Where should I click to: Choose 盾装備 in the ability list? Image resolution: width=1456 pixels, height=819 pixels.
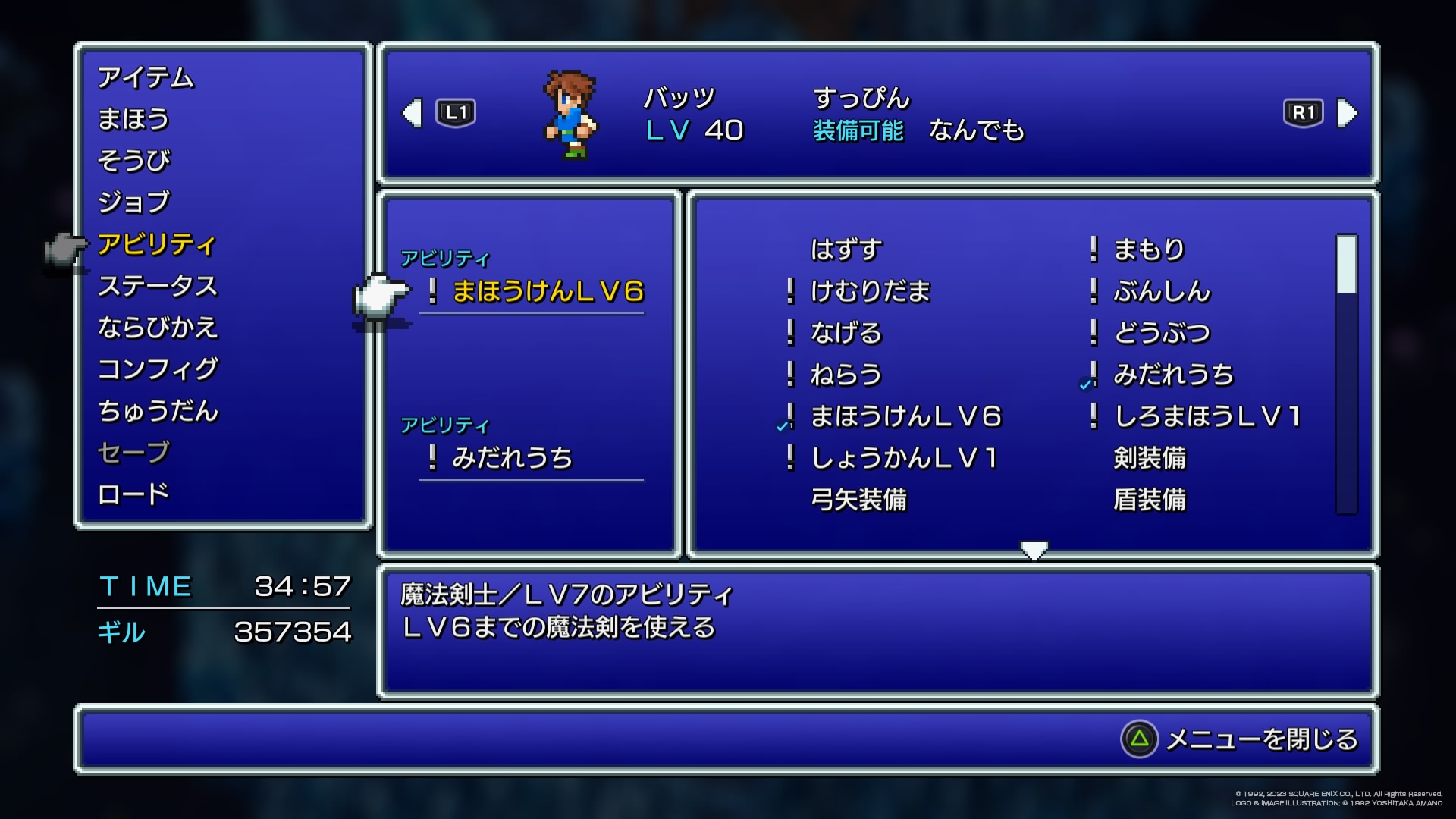coord(1149,500)
